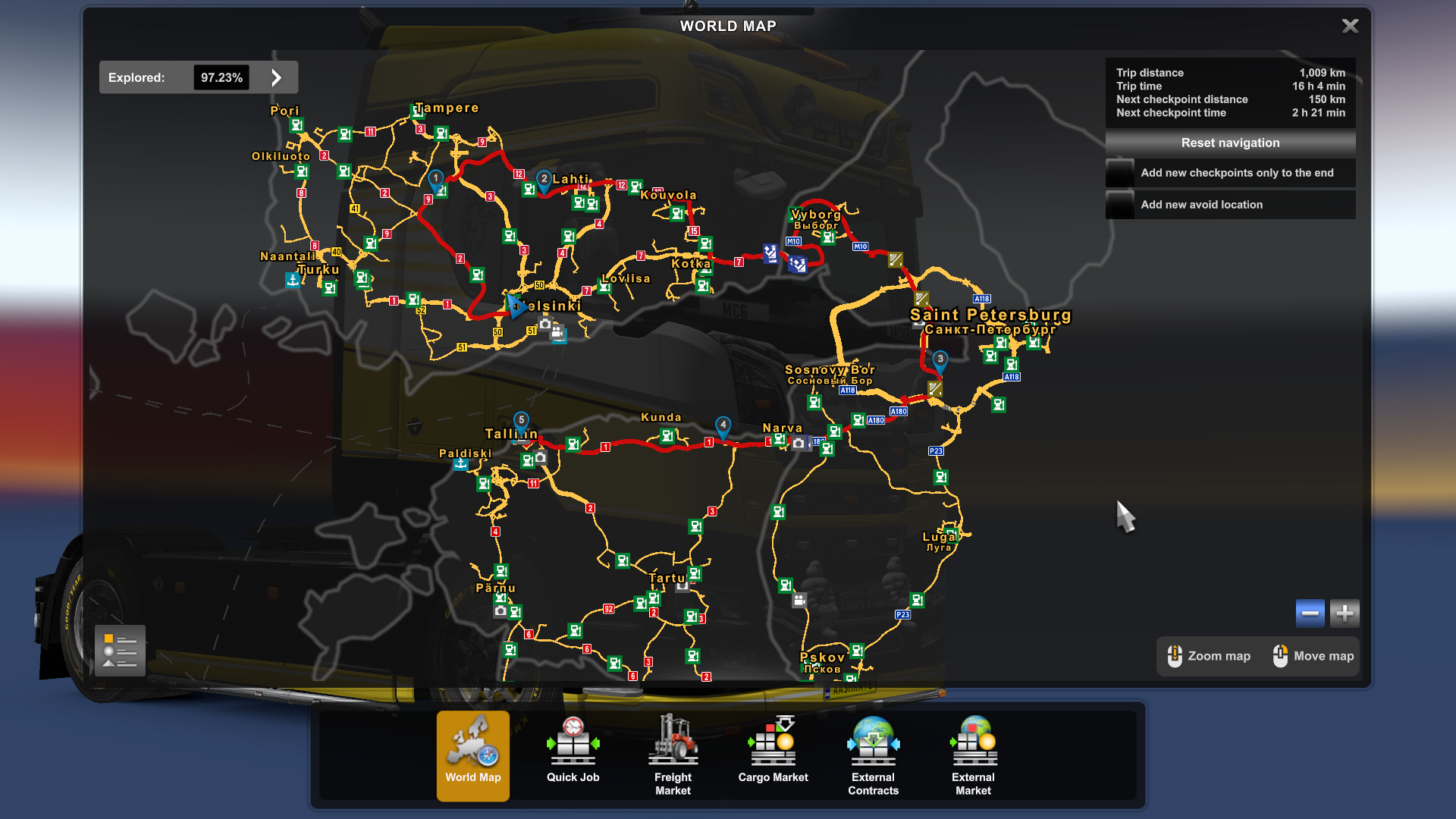The width and height of the screenshot is (1456, 819).
Task: Click the Saint Petersburg label on the map
Action: pos(990,316)
